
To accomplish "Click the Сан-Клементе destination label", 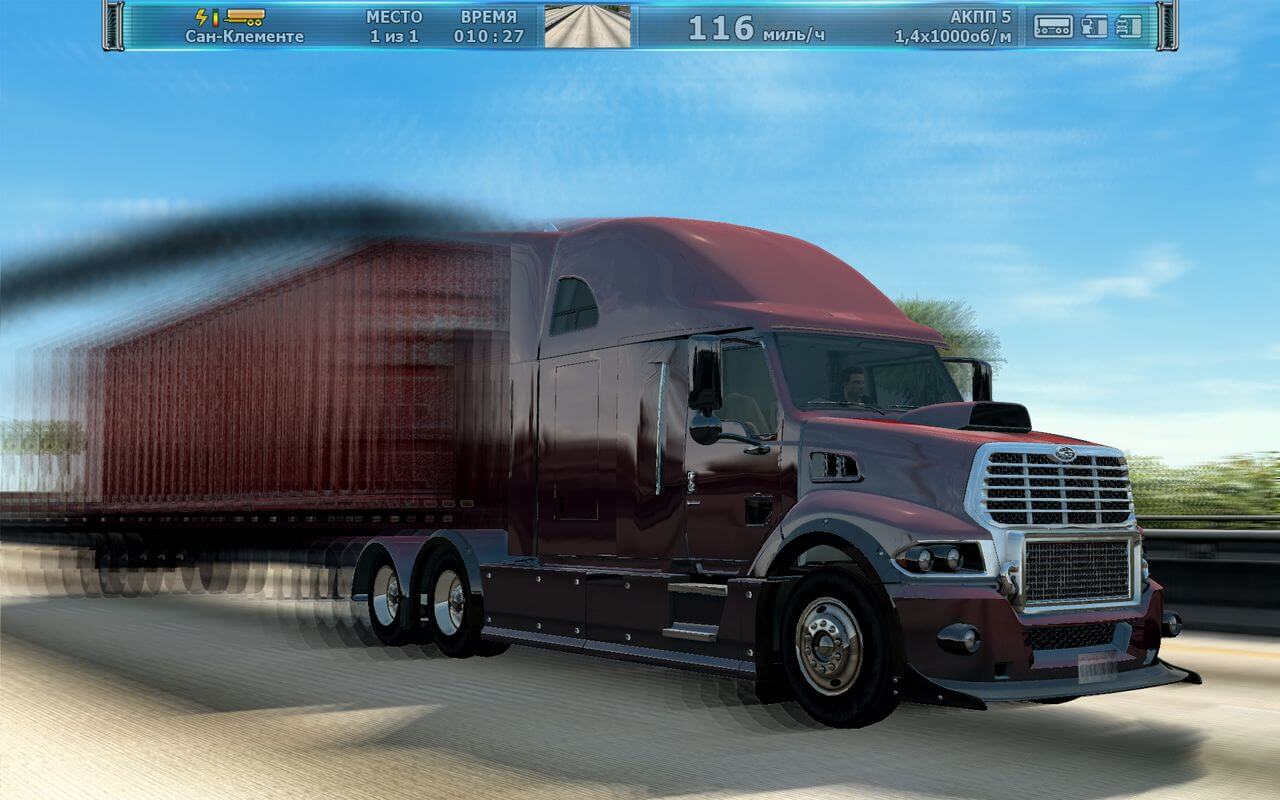I will point(244,36).
